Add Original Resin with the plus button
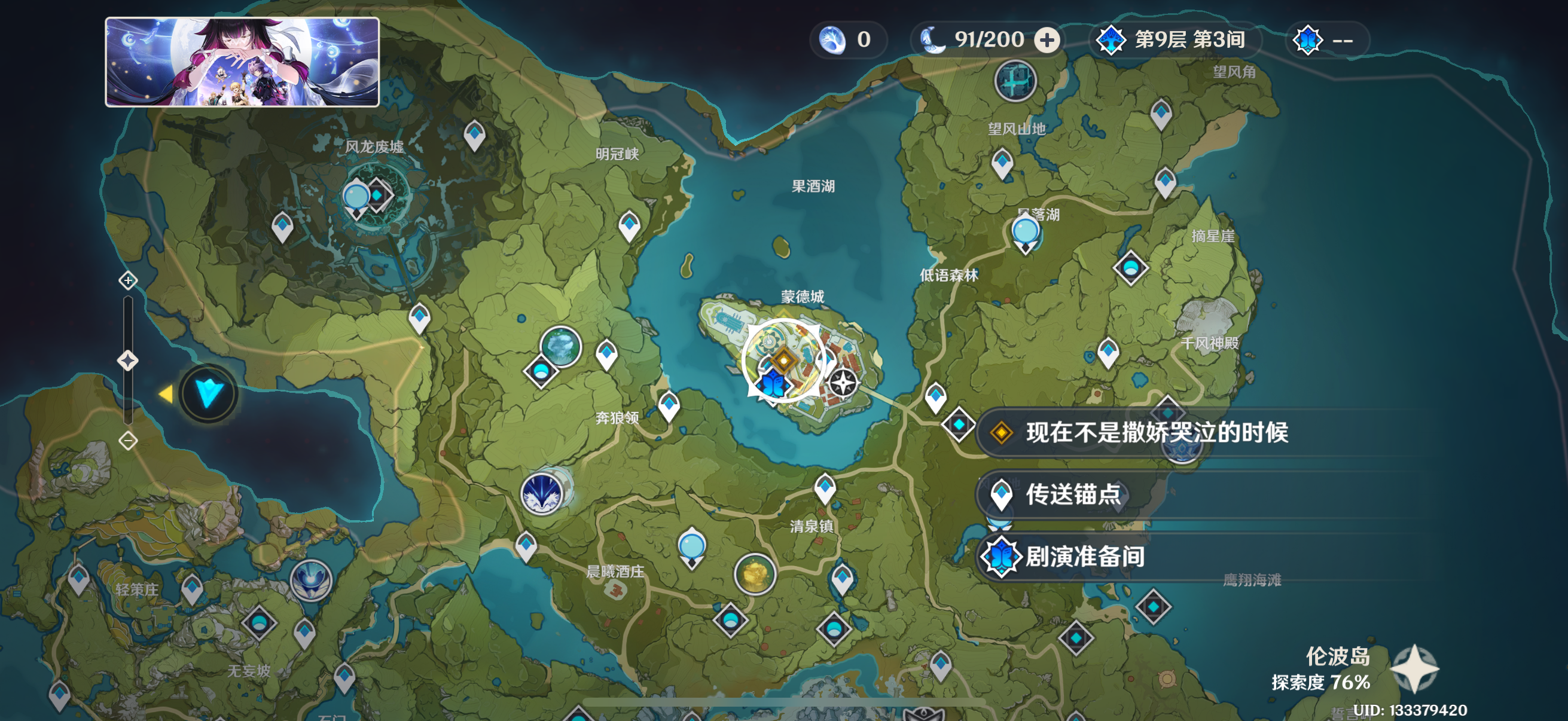The image size is (1568, 721). [x=1047, y=40]
